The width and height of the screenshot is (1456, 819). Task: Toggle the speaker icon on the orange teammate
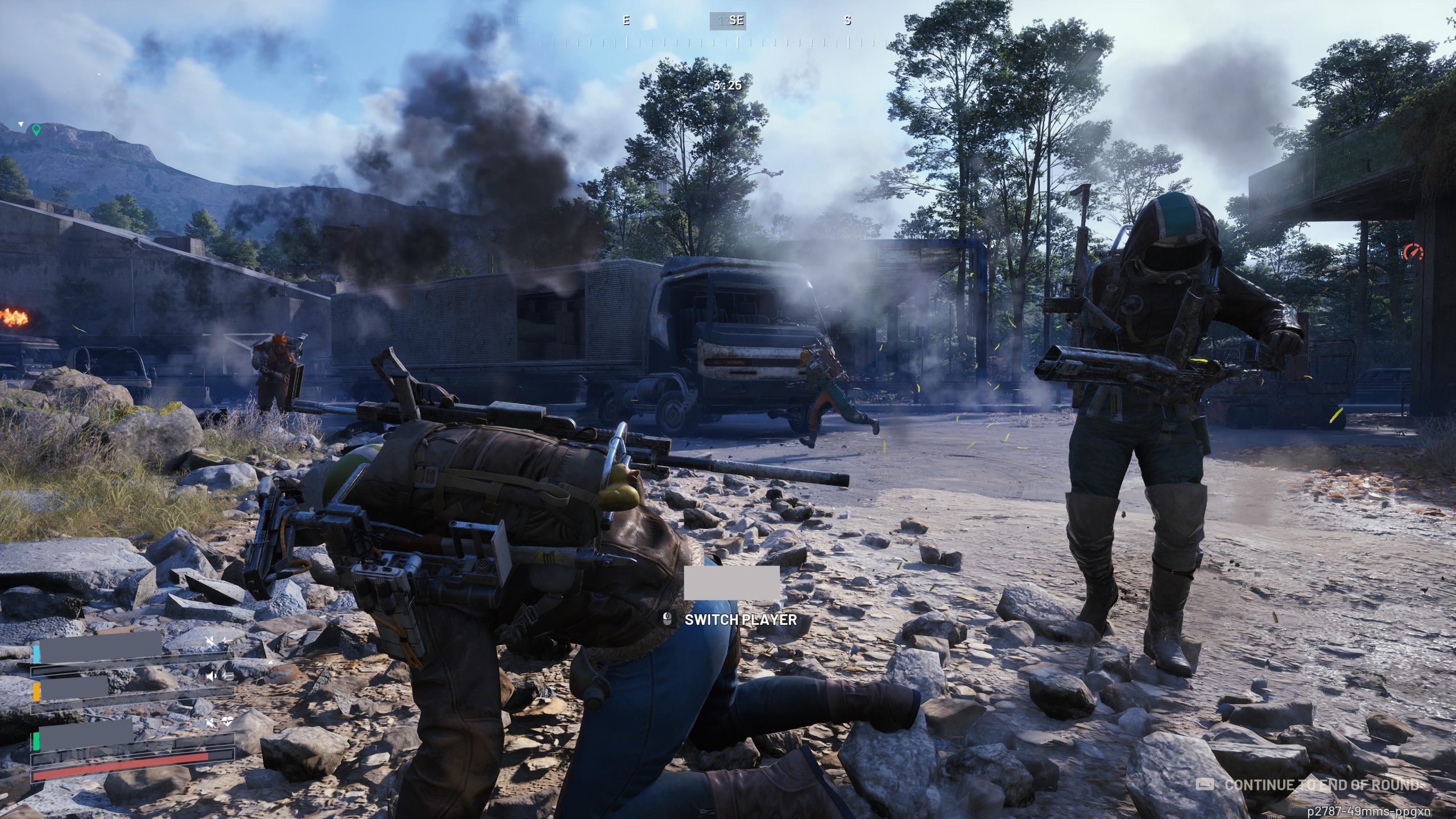coord(212,676)
